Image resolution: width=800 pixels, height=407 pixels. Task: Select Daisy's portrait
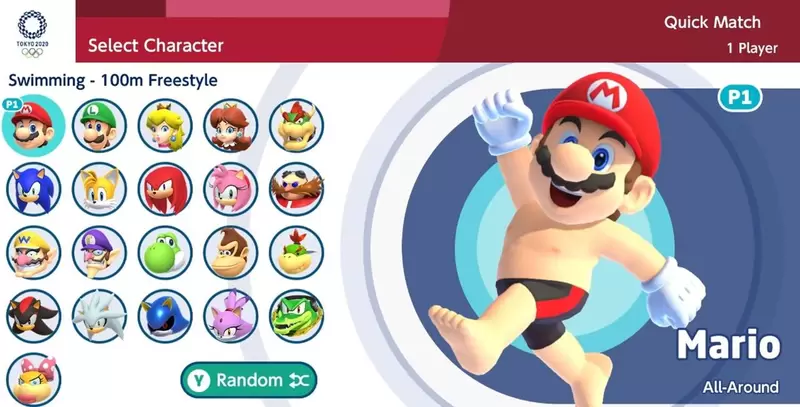coord(230,126)
